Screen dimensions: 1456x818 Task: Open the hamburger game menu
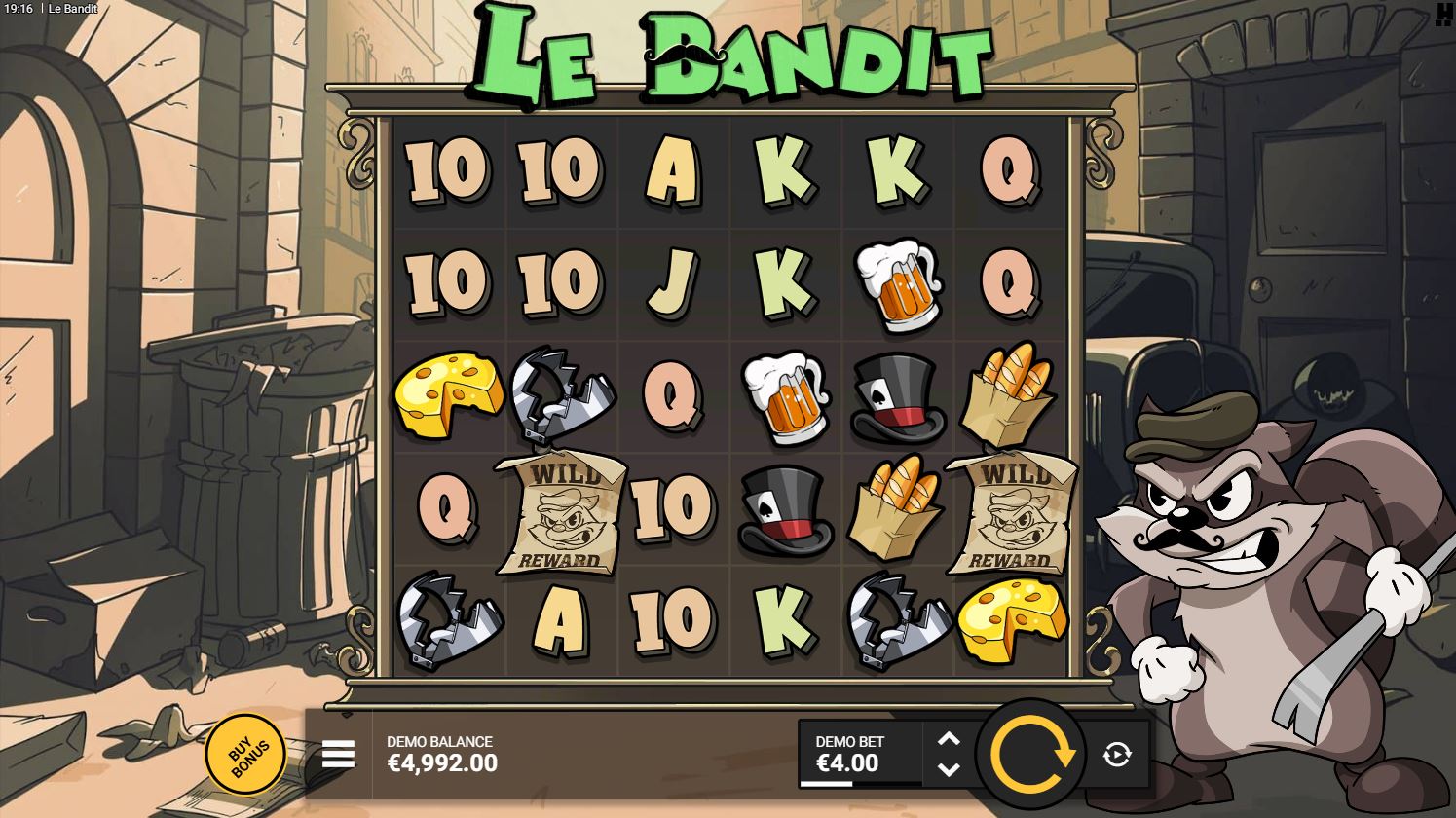(x=336, y=753)
